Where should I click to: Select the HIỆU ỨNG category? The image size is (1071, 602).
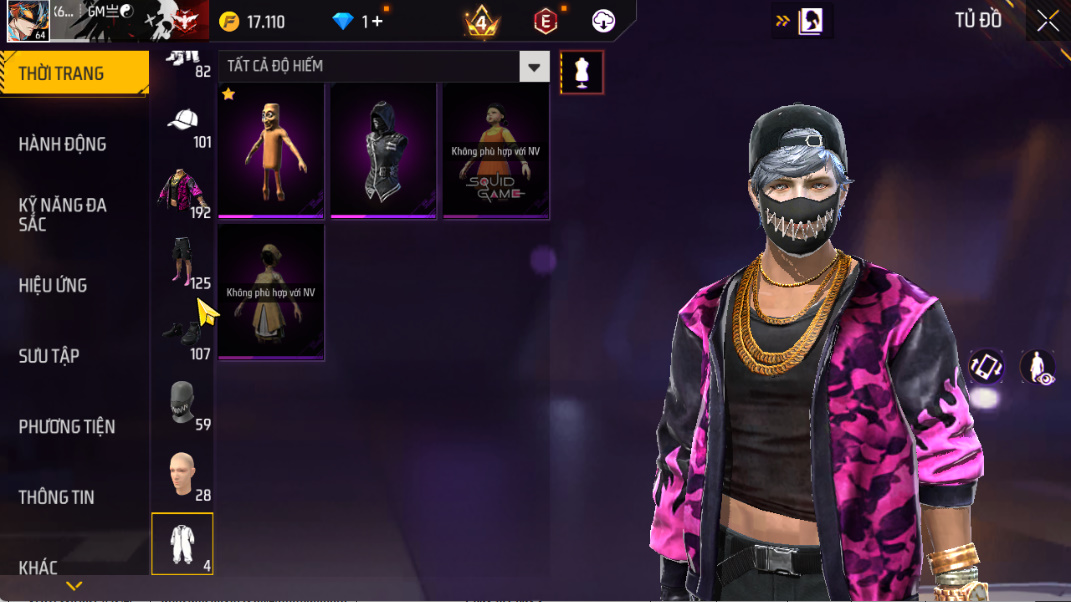(x=52, y=285)
